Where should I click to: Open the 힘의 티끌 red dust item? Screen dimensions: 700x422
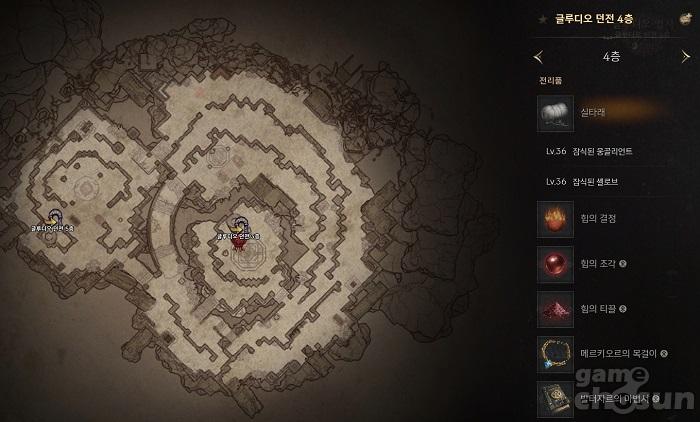click(x=555, y=309)
